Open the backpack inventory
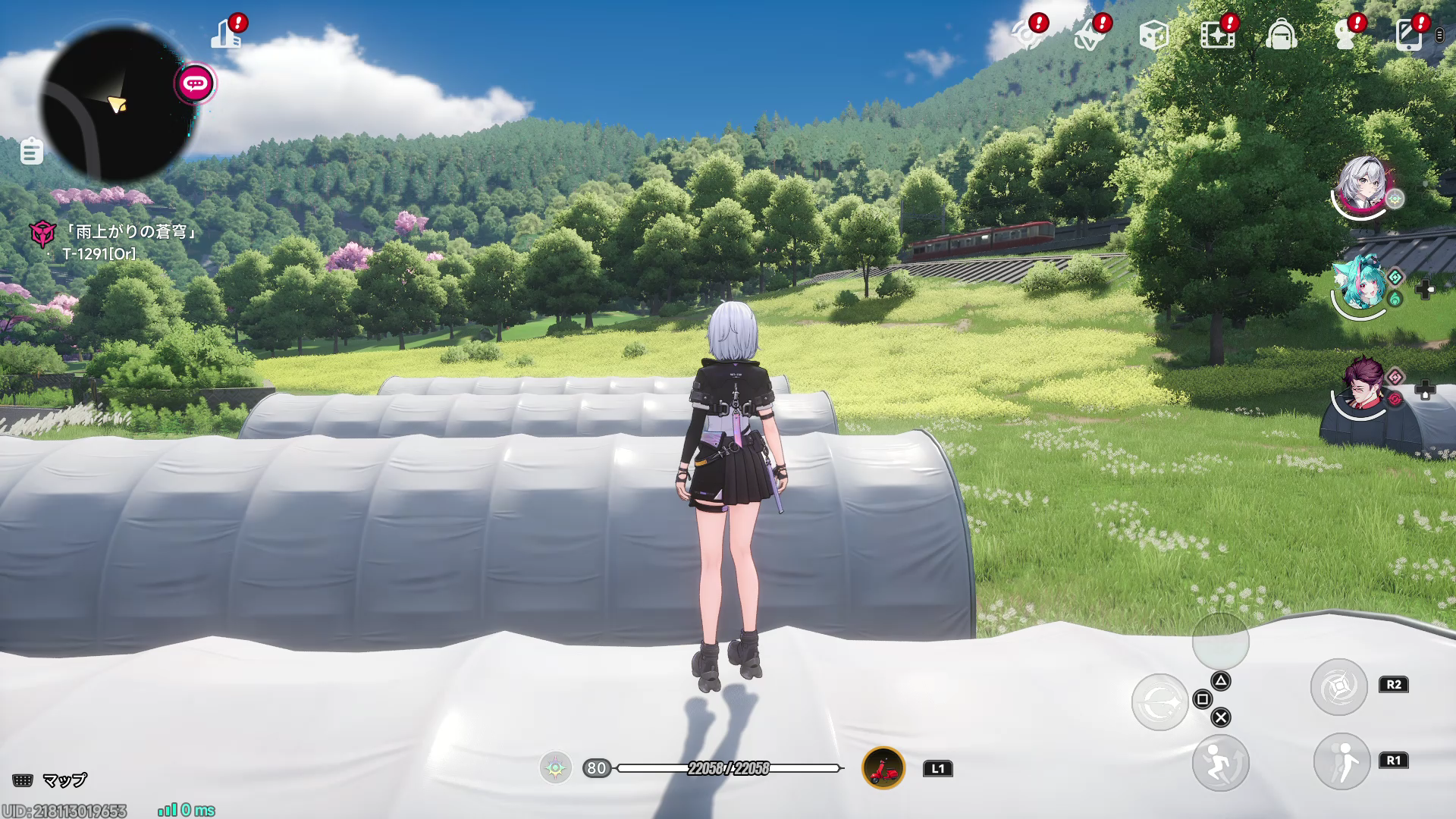Viewport: 1456px width, 819px height. pos(1281,35)
